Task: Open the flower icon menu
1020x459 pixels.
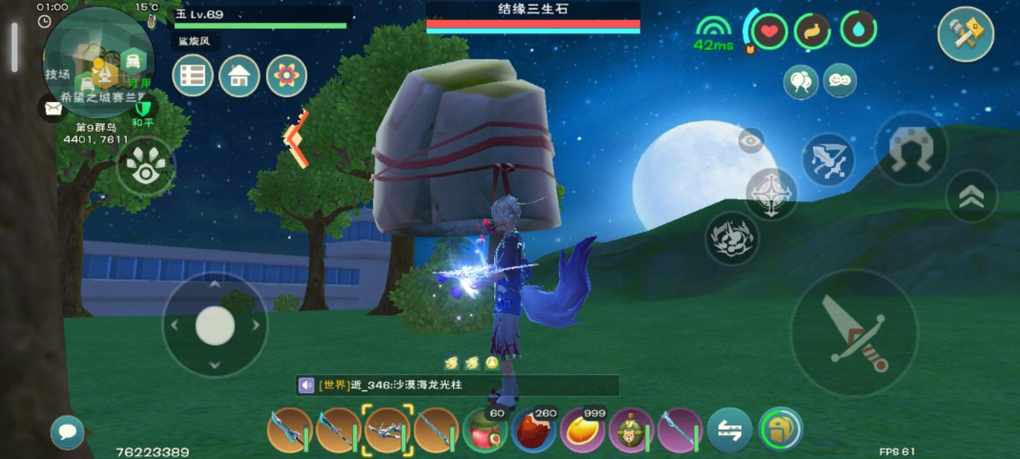Action: (287, 76)
